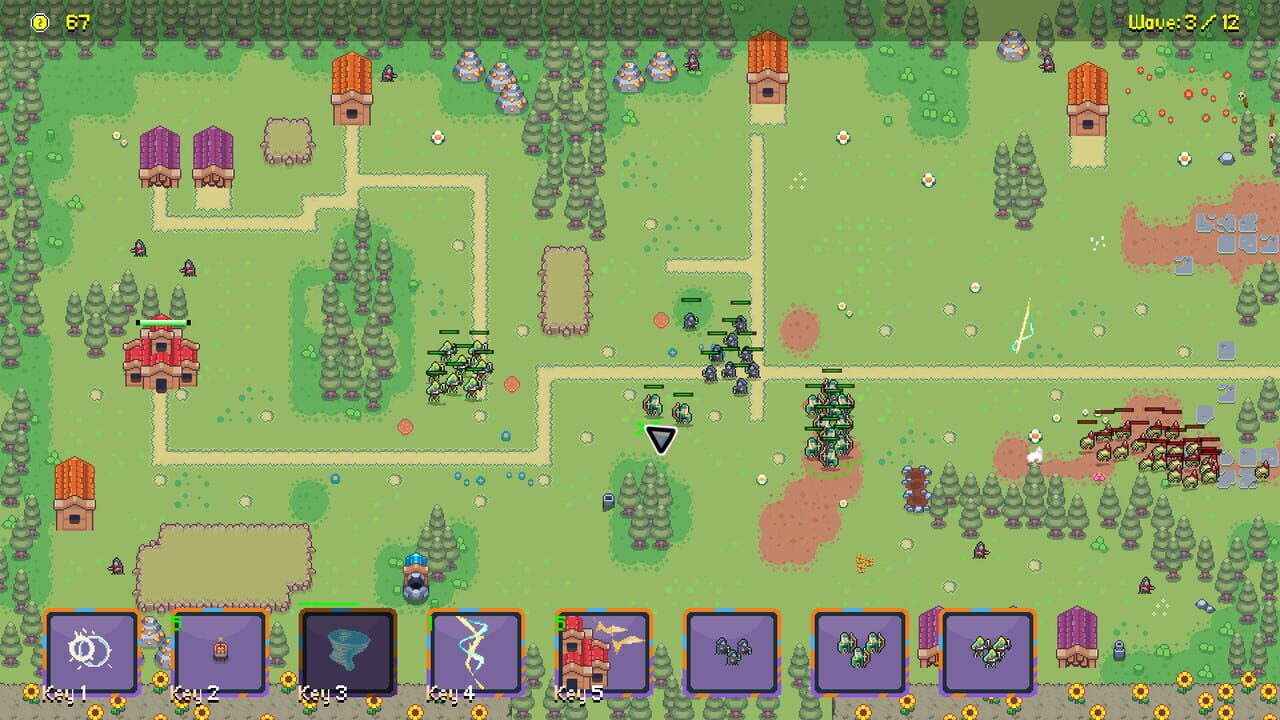This screenshot has height=720, width=1280.
Task: Select the small goblin squad icon in the seventh slot
Action: pos(860,653)
